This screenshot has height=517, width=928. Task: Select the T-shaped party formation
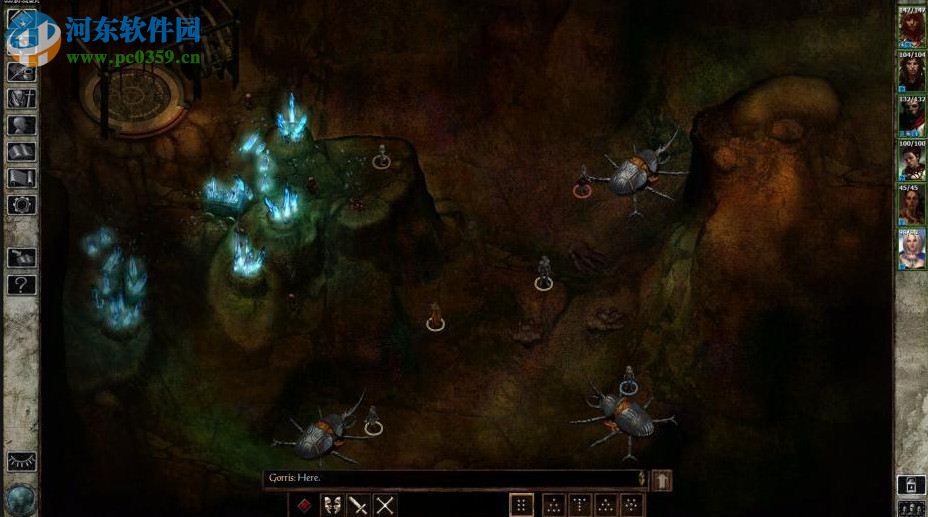click(x=580, y=505)
